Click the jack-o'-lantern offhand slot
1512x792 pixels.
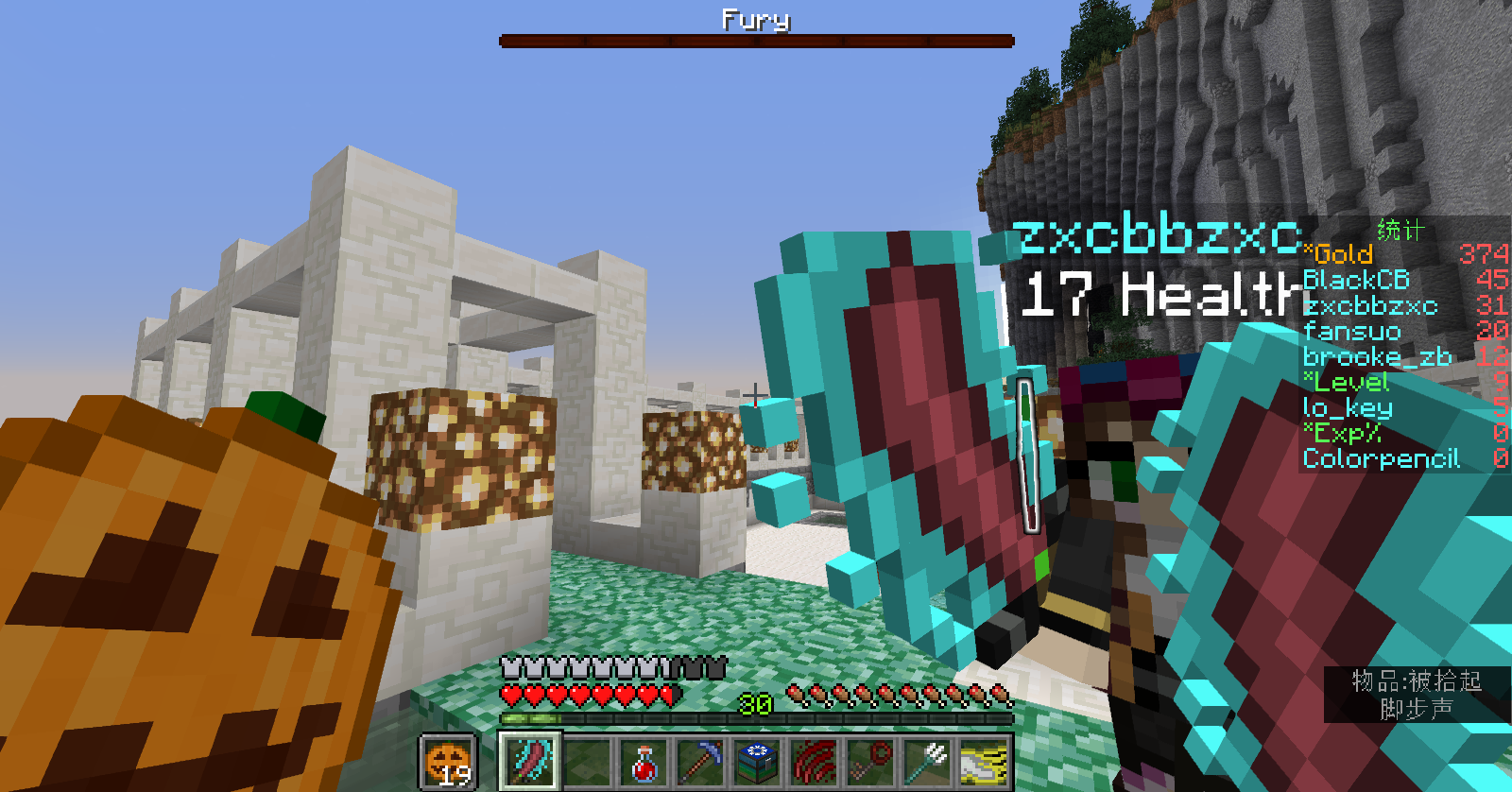coord(448,762)
